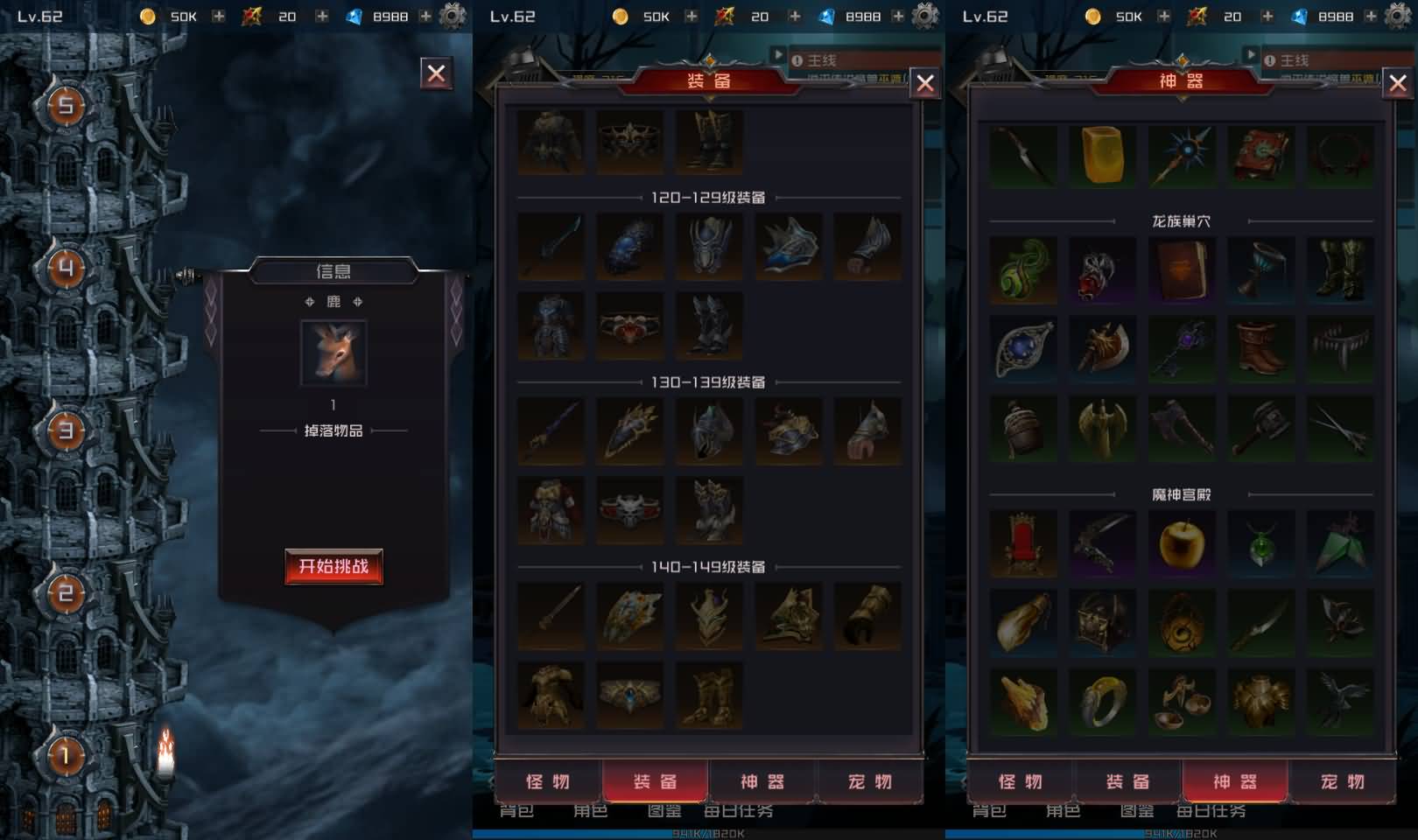
Task: Inspect the red spellbook artifact
Action: tap(1260, 155)
